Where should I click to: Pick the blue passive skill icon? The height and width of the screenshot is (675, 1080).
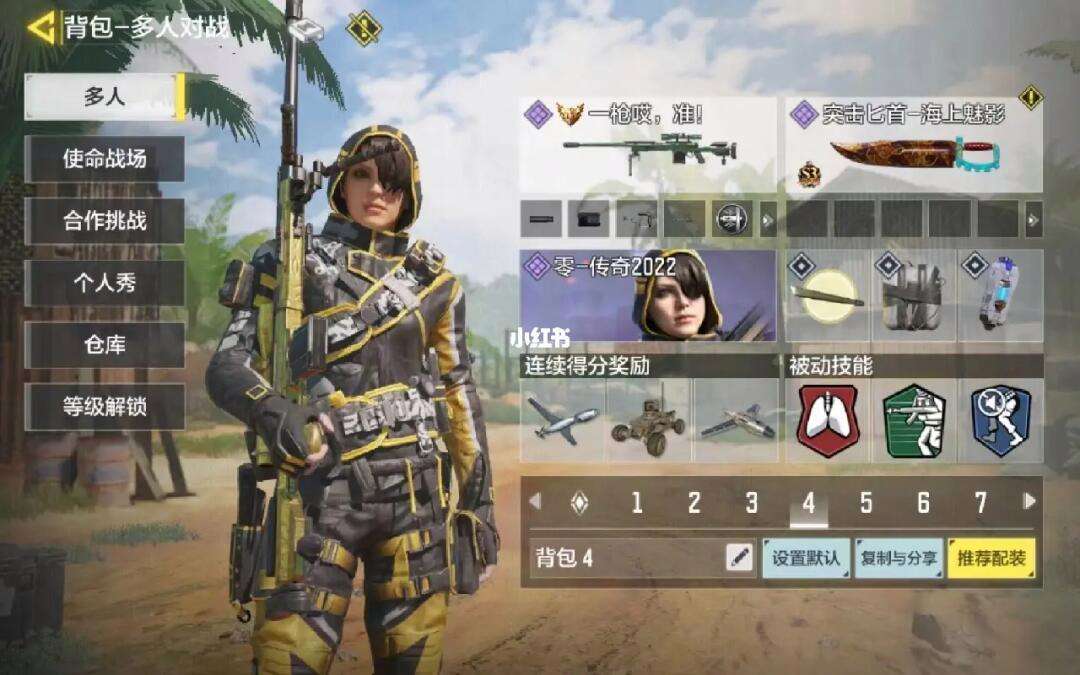point(1001,420)
